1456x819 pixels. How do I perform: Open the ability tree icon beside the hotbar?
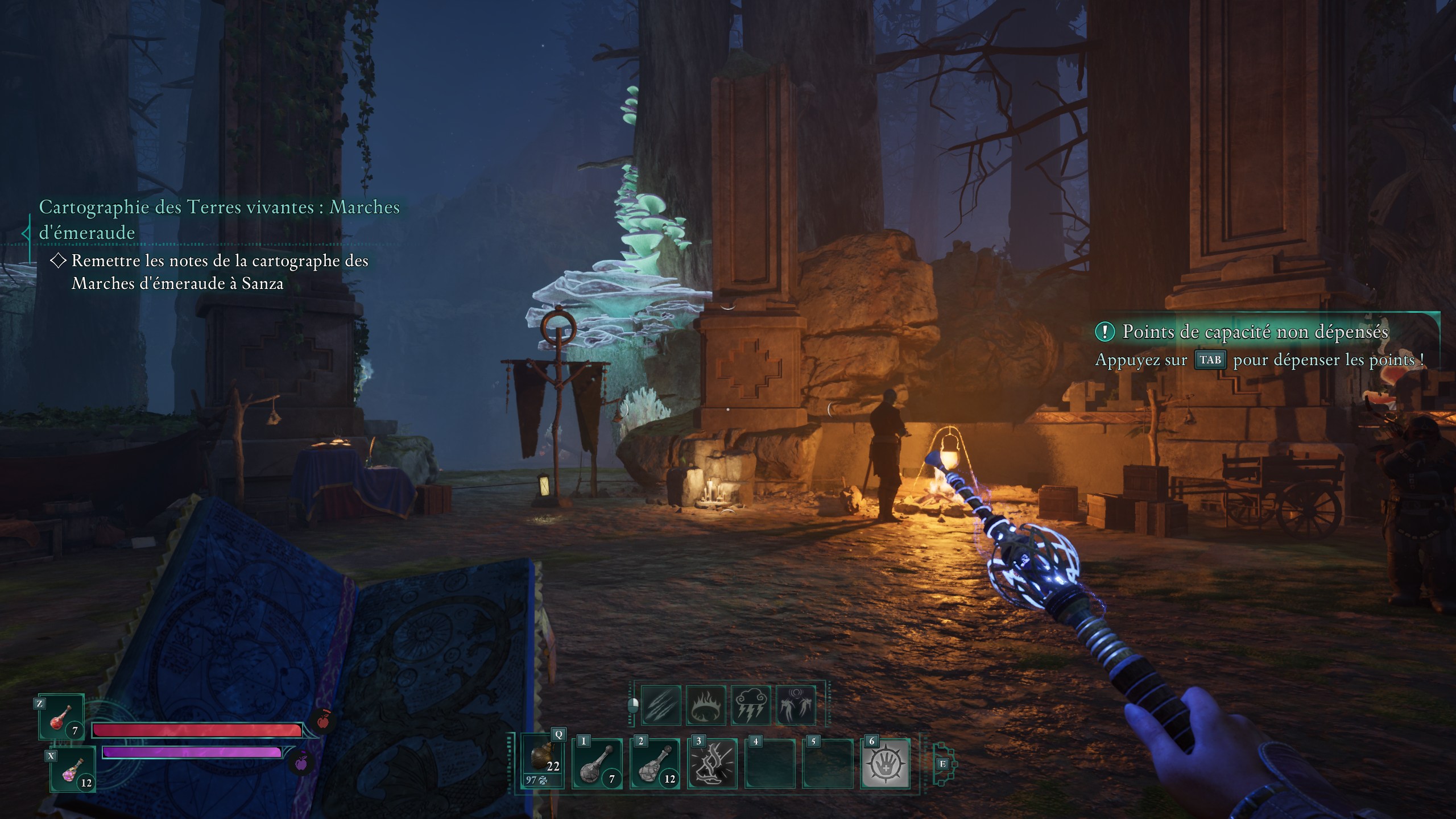pos(943,764)
